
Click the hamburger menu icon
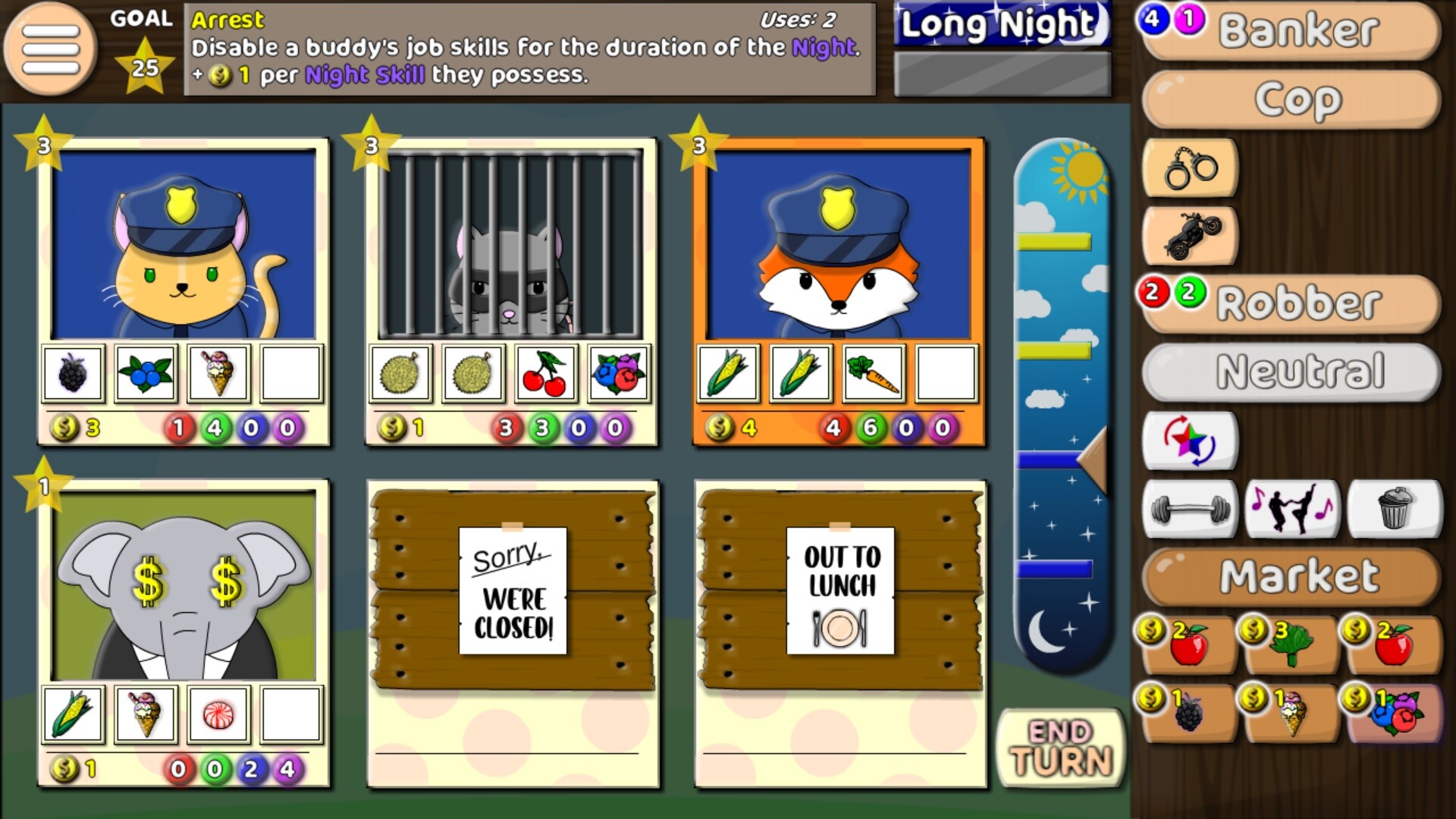pyautogui.click(x=50, y=47)
